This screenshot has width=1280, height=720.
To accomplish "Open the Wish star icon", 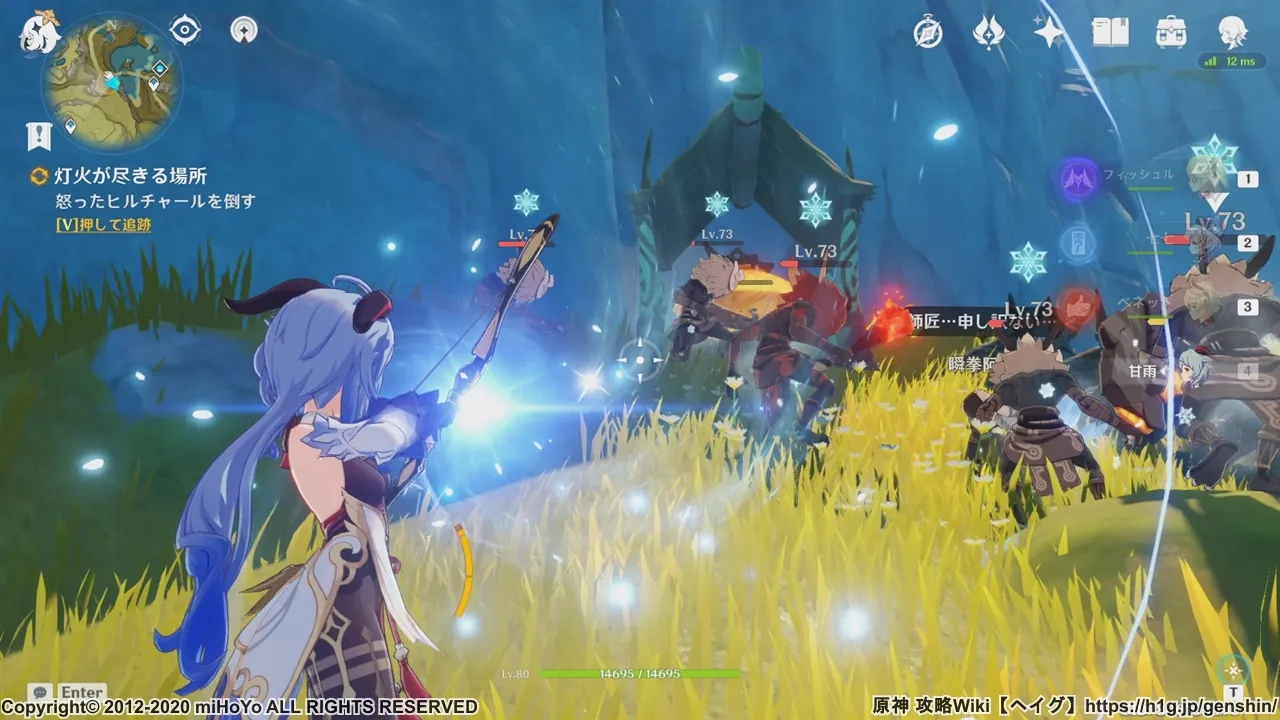I will point(1049,33).
